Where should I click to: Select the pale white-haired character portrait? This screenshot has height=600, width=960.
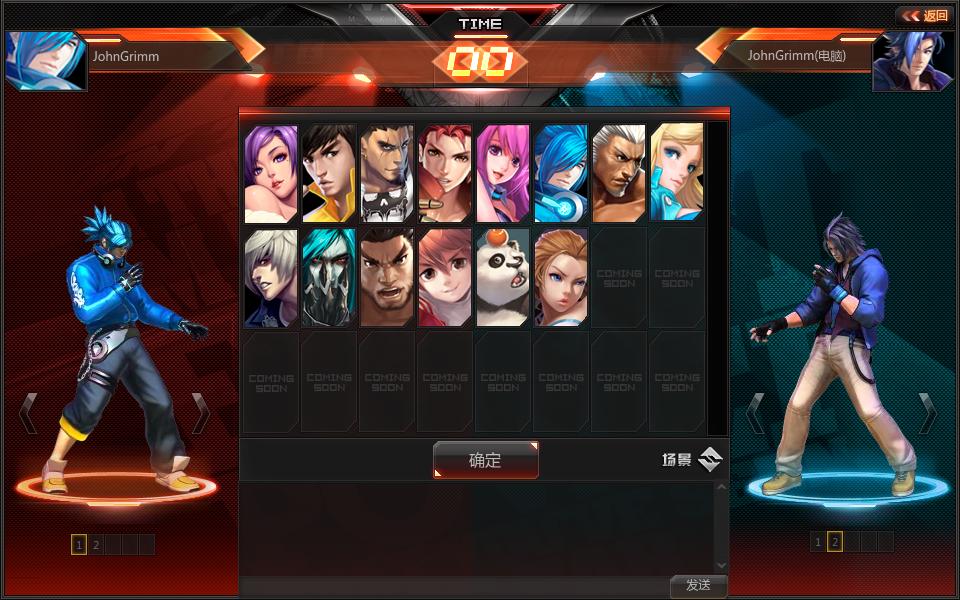coord(271,278)
